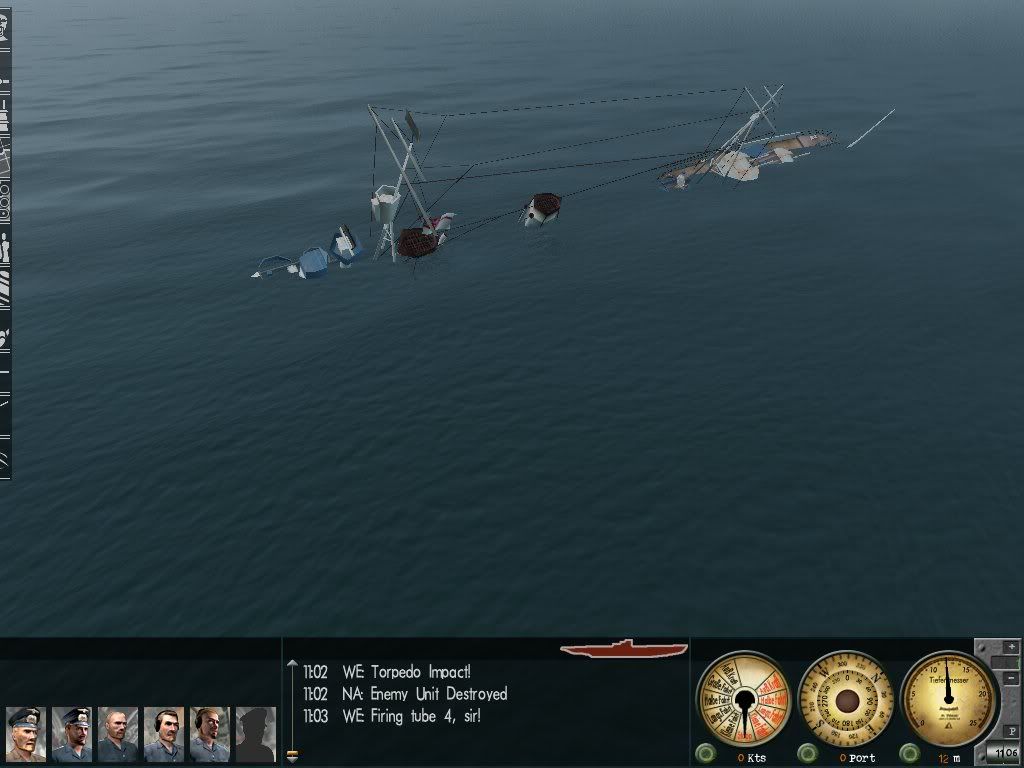1024x768 pixels.
Task: Select the officer wearing the dark peaked cap
Action: 71,734
